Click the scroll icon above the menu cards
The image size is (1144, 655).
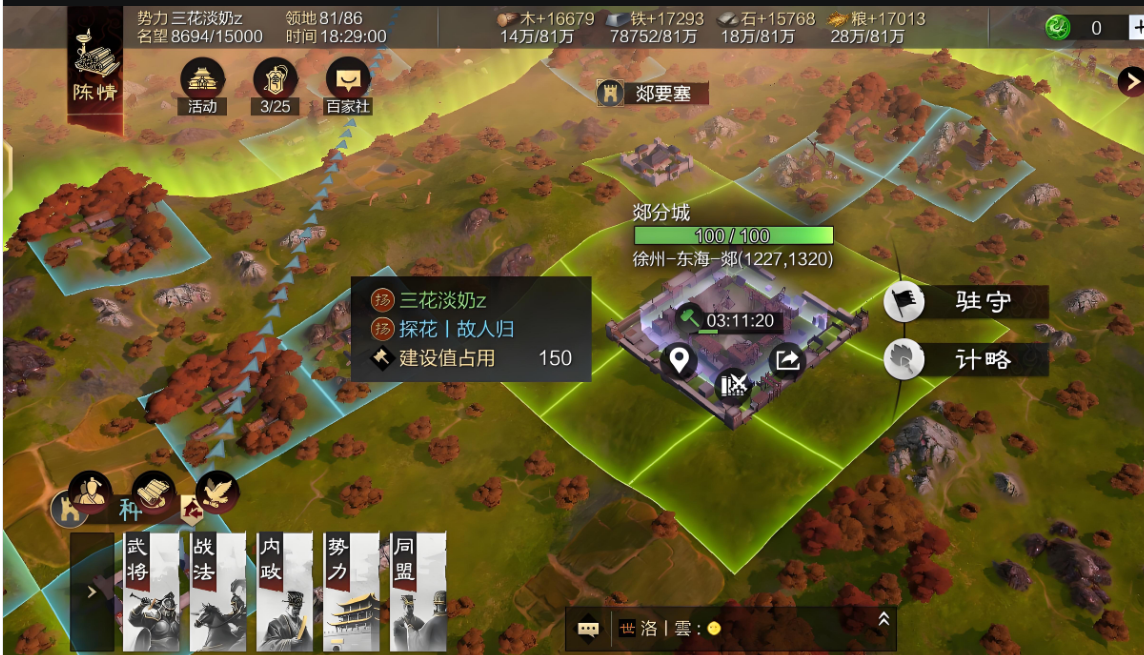pyautogui.click(x=153, y=491)
